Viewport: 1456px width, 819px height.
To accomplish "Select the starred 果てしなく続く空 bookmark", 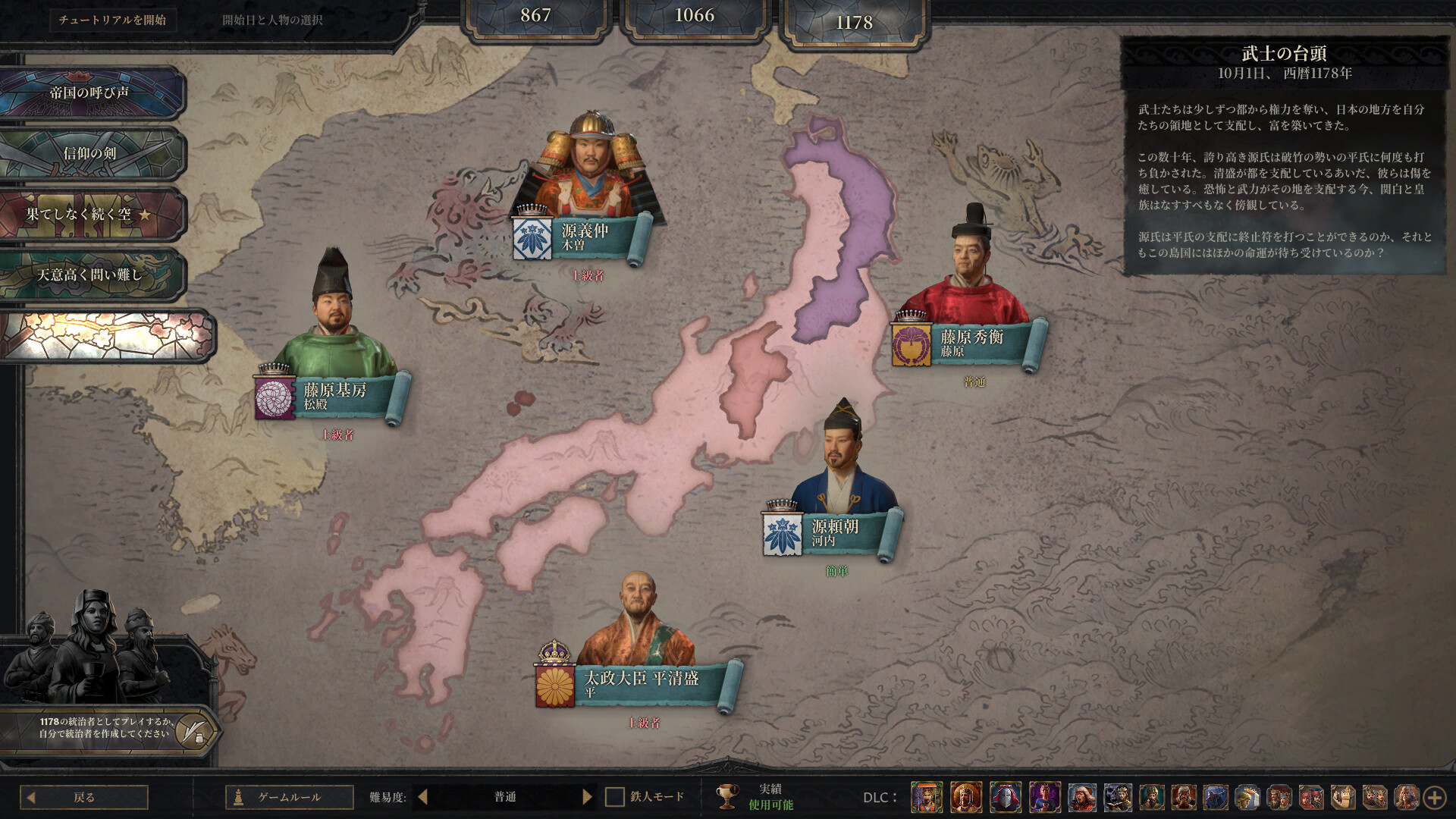I will [x=91, y=214].
